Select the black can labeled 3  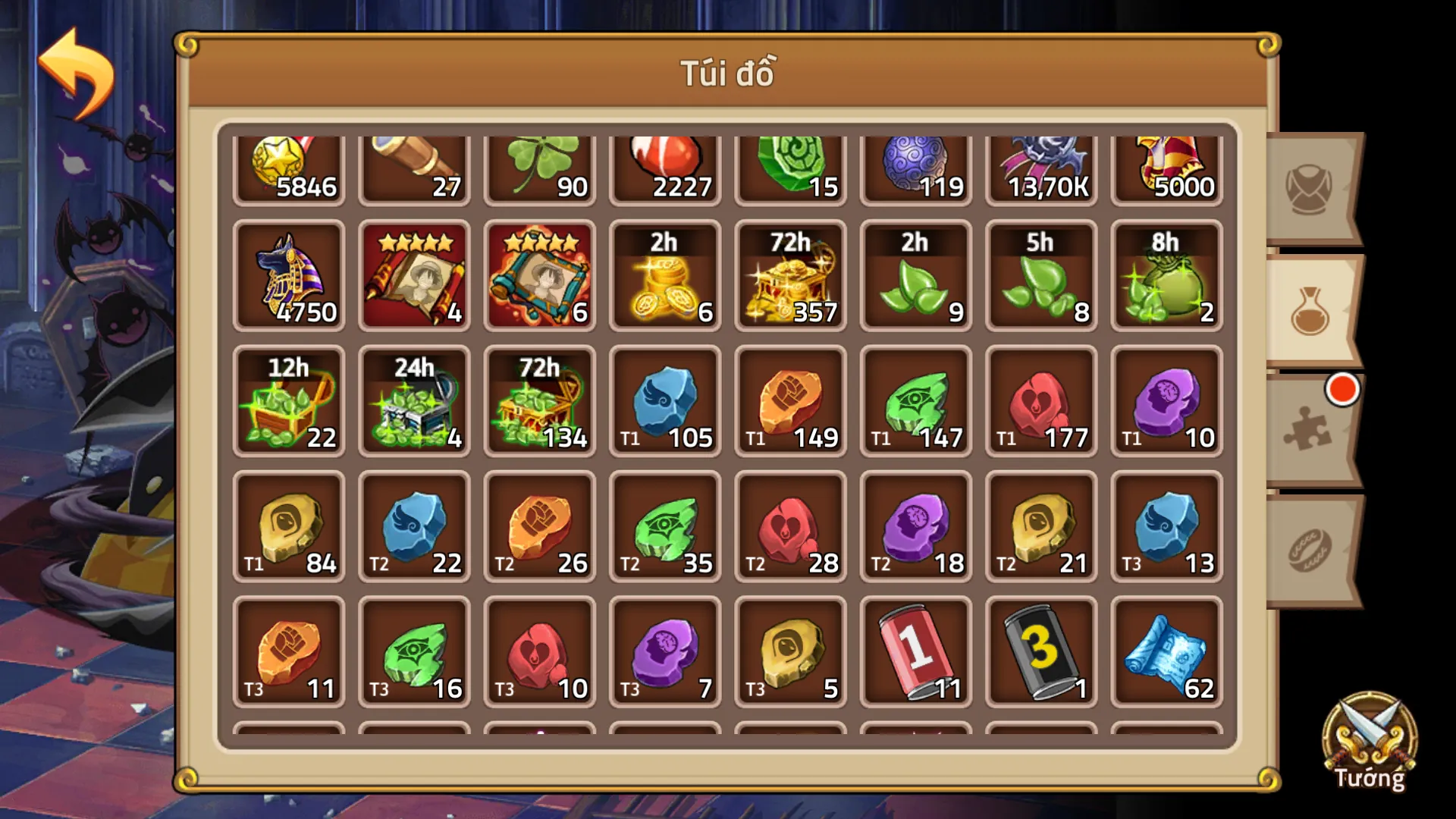tap(1040, 652)
